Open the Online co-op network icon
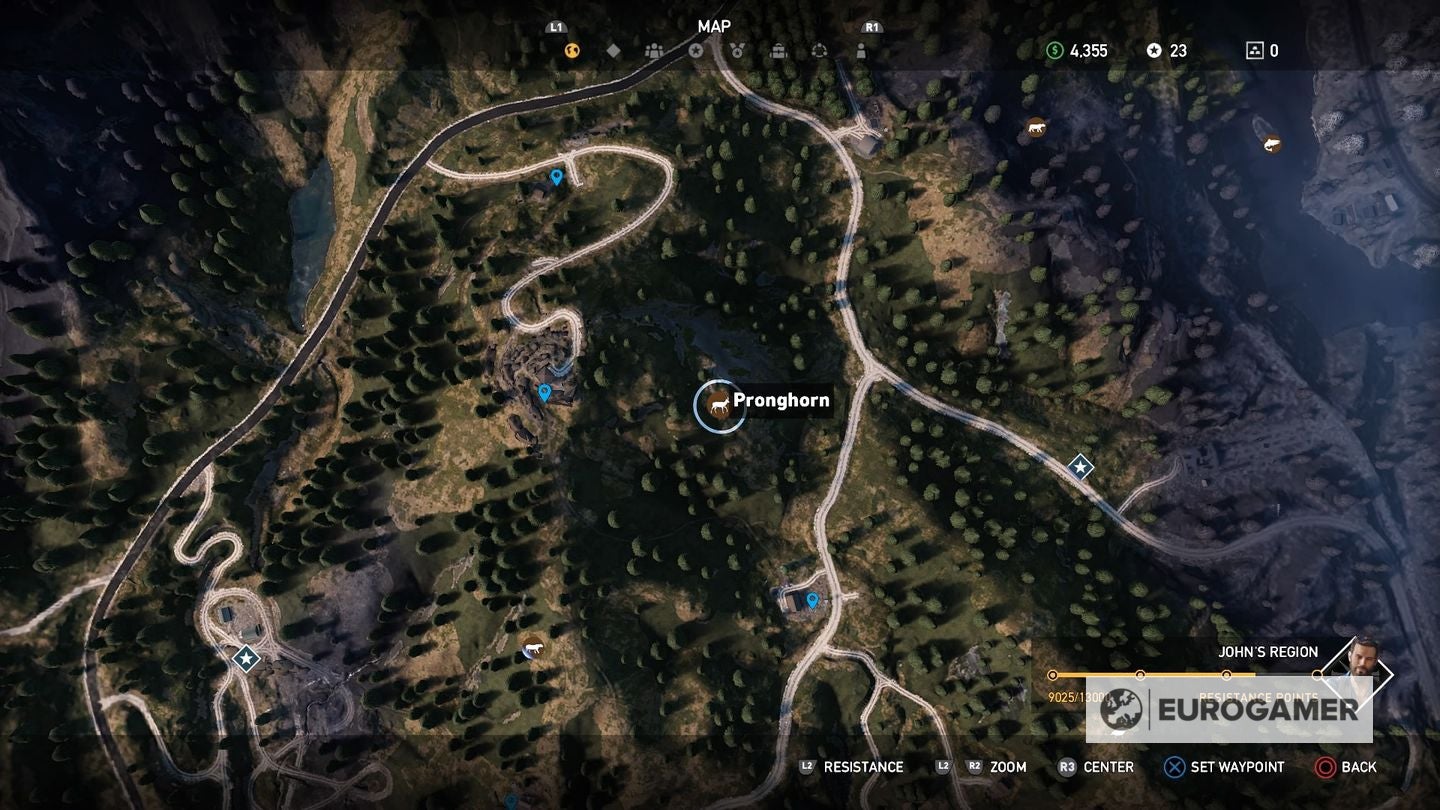Screen dimensions: 1440x810 (x=820, y=50)
